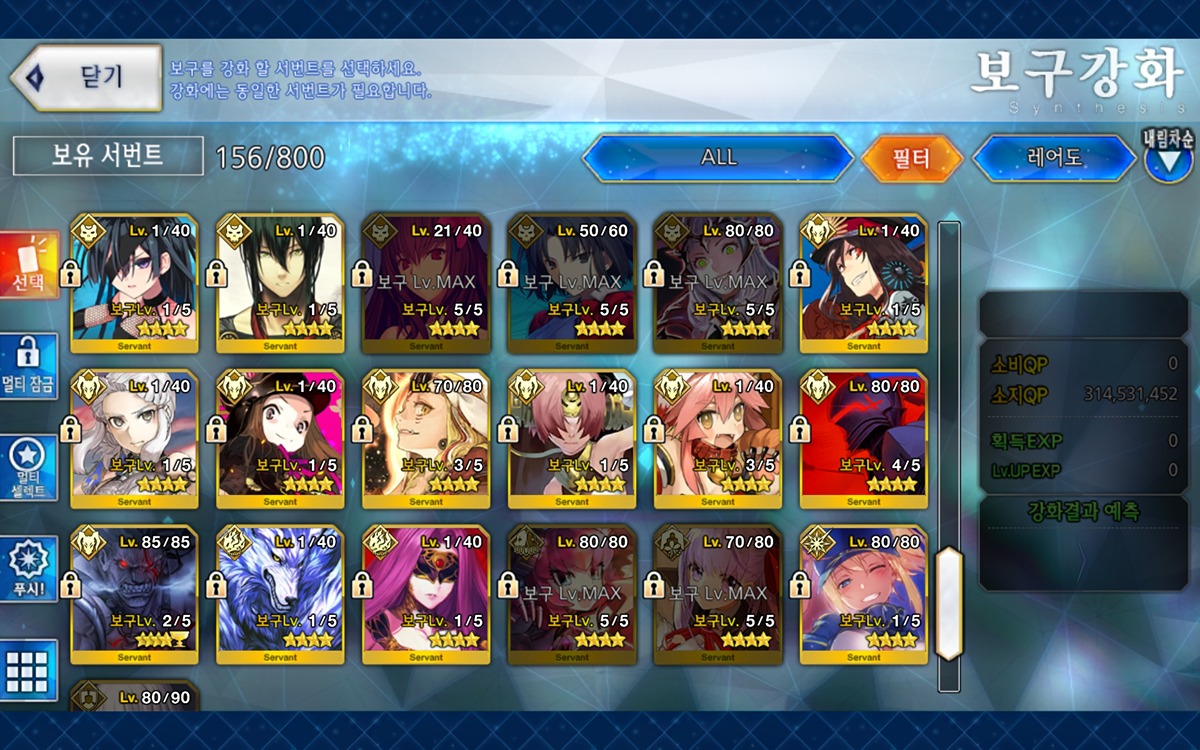1200x750 pixels.
Task: Enable the 멀티 잠금 multi-lock mode
Action: pyautogui.click(x=29, y=367)
